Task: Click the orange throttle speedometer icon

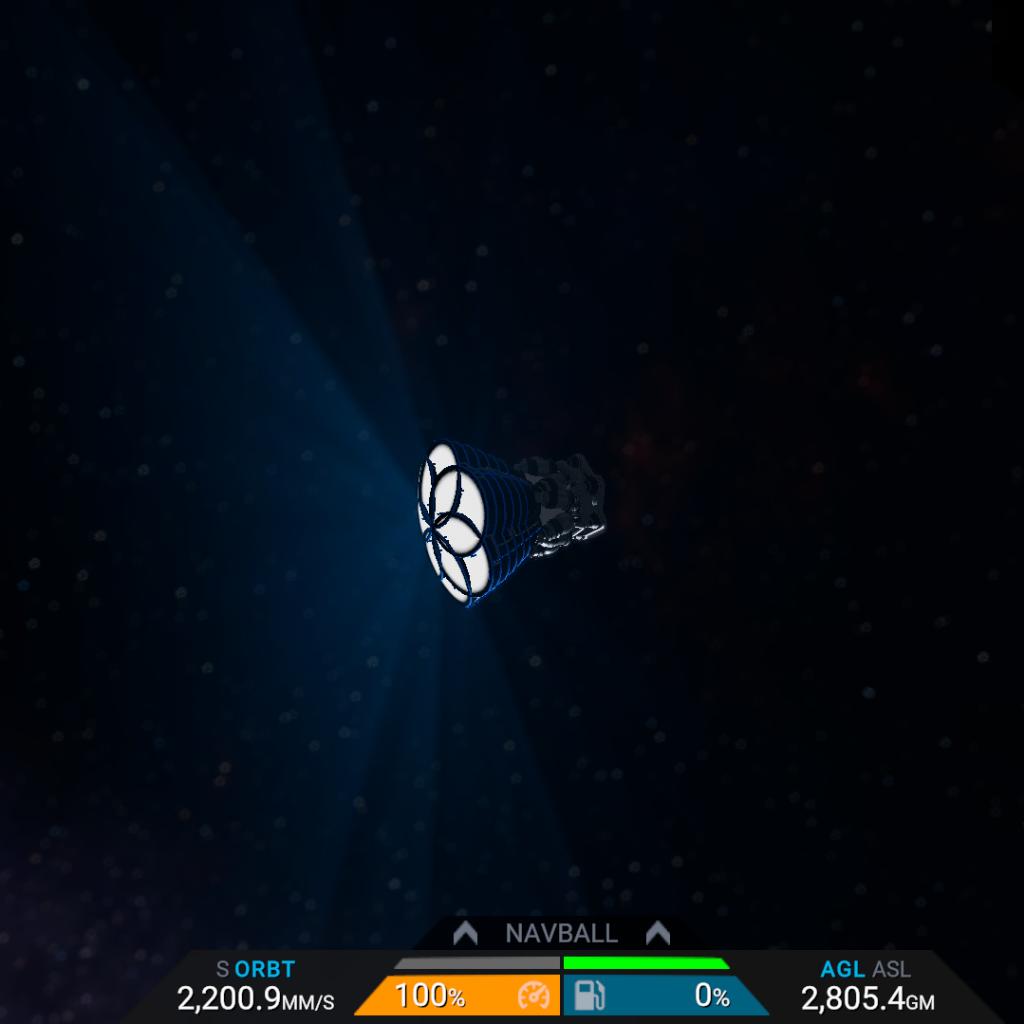Action: click(534, 996)
